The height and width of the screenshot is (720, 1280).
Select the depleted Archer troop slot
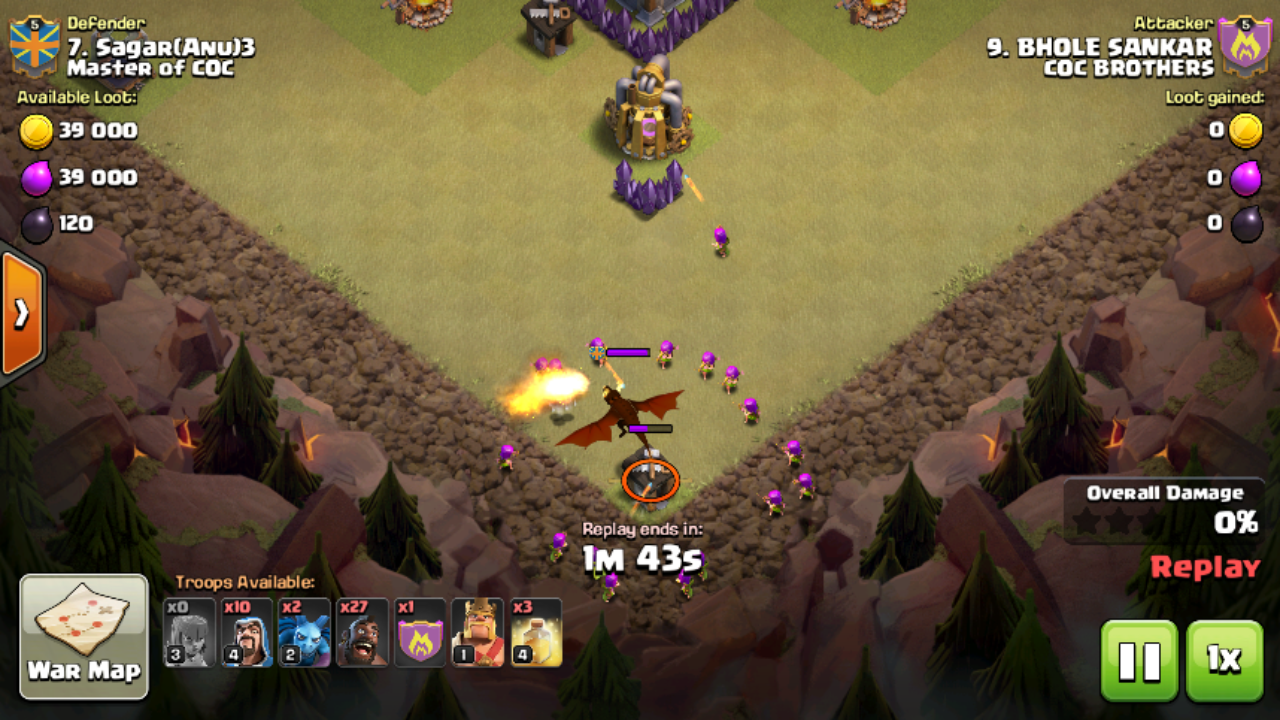tap(189, 632)
